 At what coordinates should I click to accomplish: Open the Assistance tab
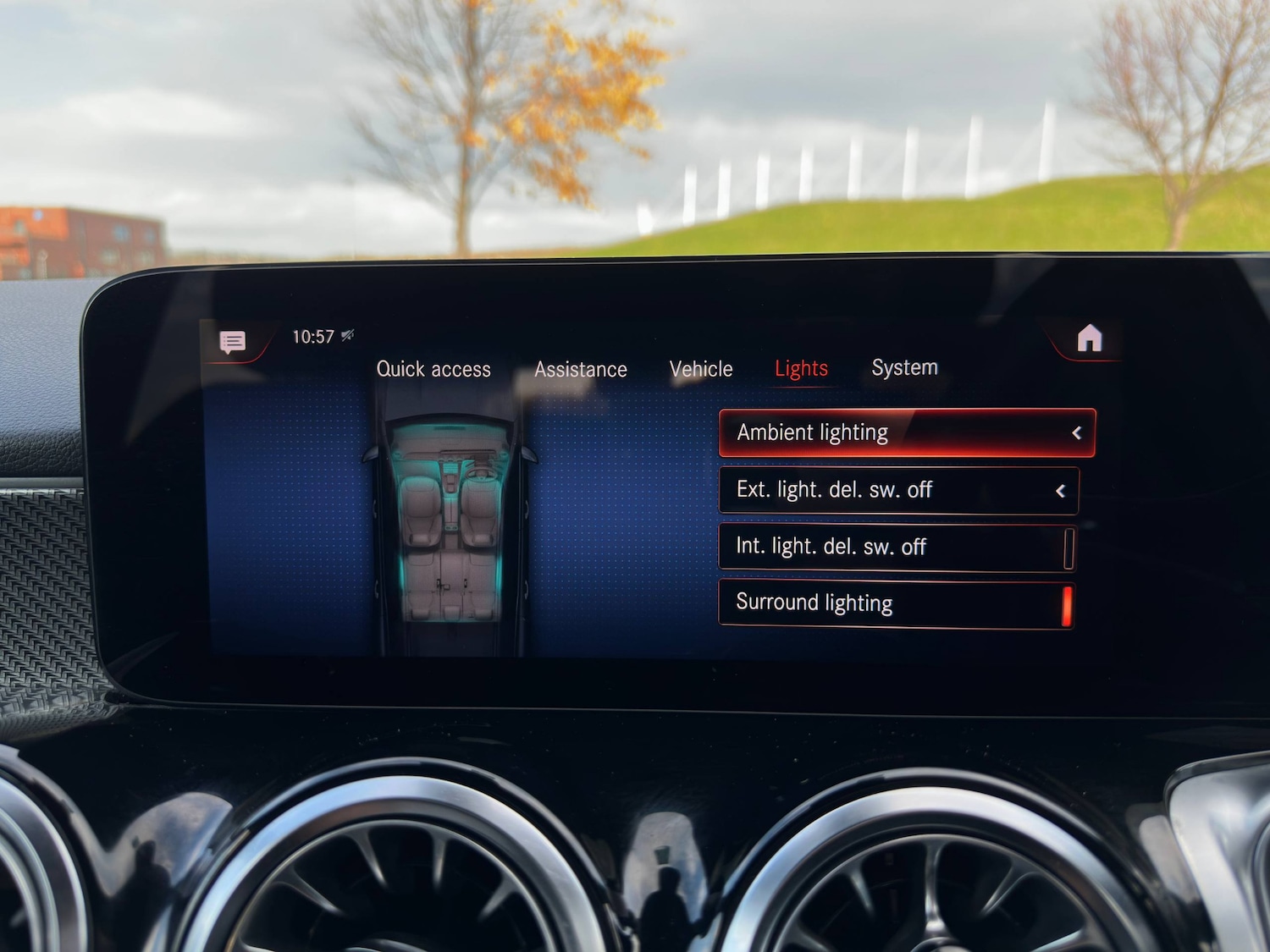coord(581,370)
